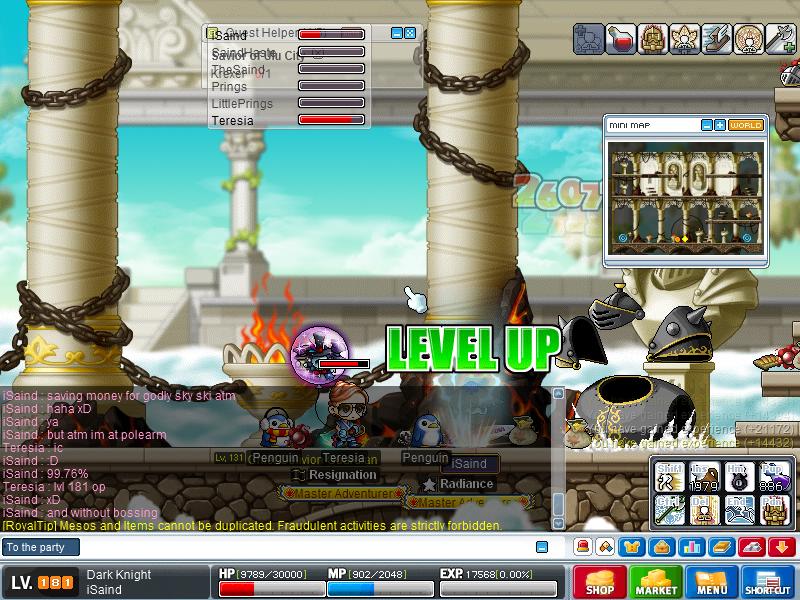Close the Quest Helper window

[x=410, y=33]
